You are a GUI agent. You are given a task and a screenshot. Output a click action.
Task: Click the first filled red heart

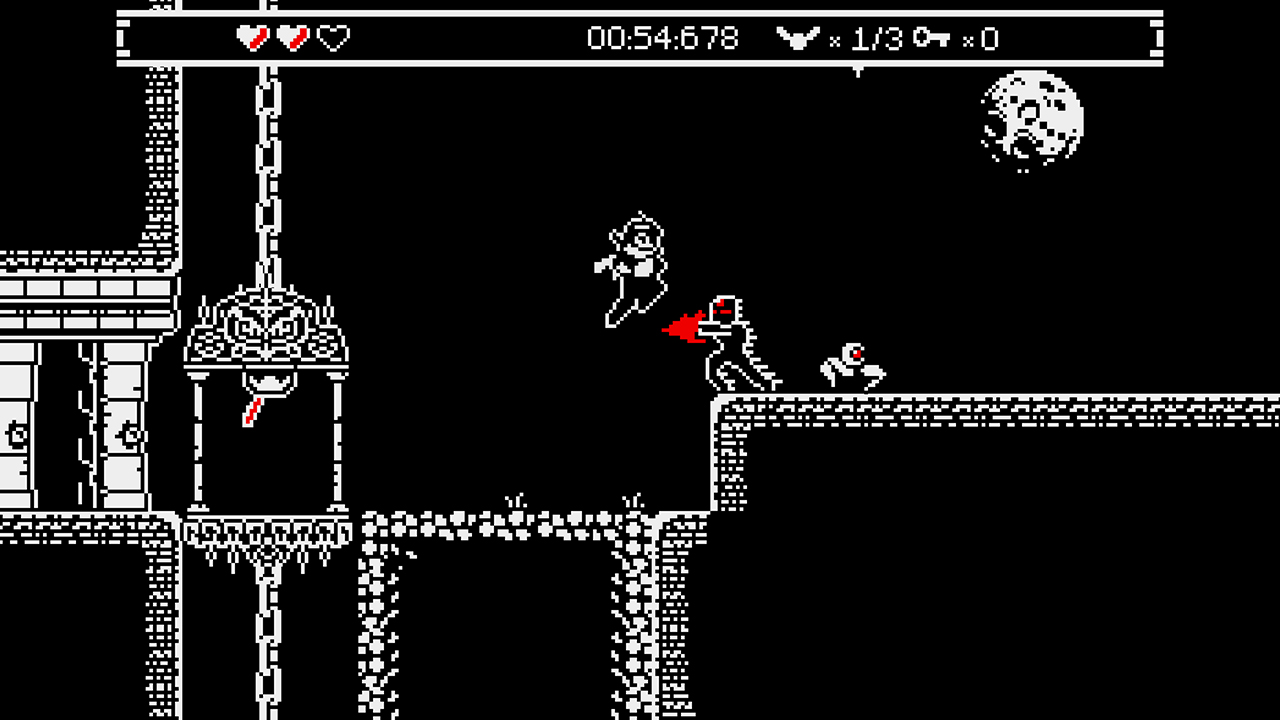pos(252,38)
